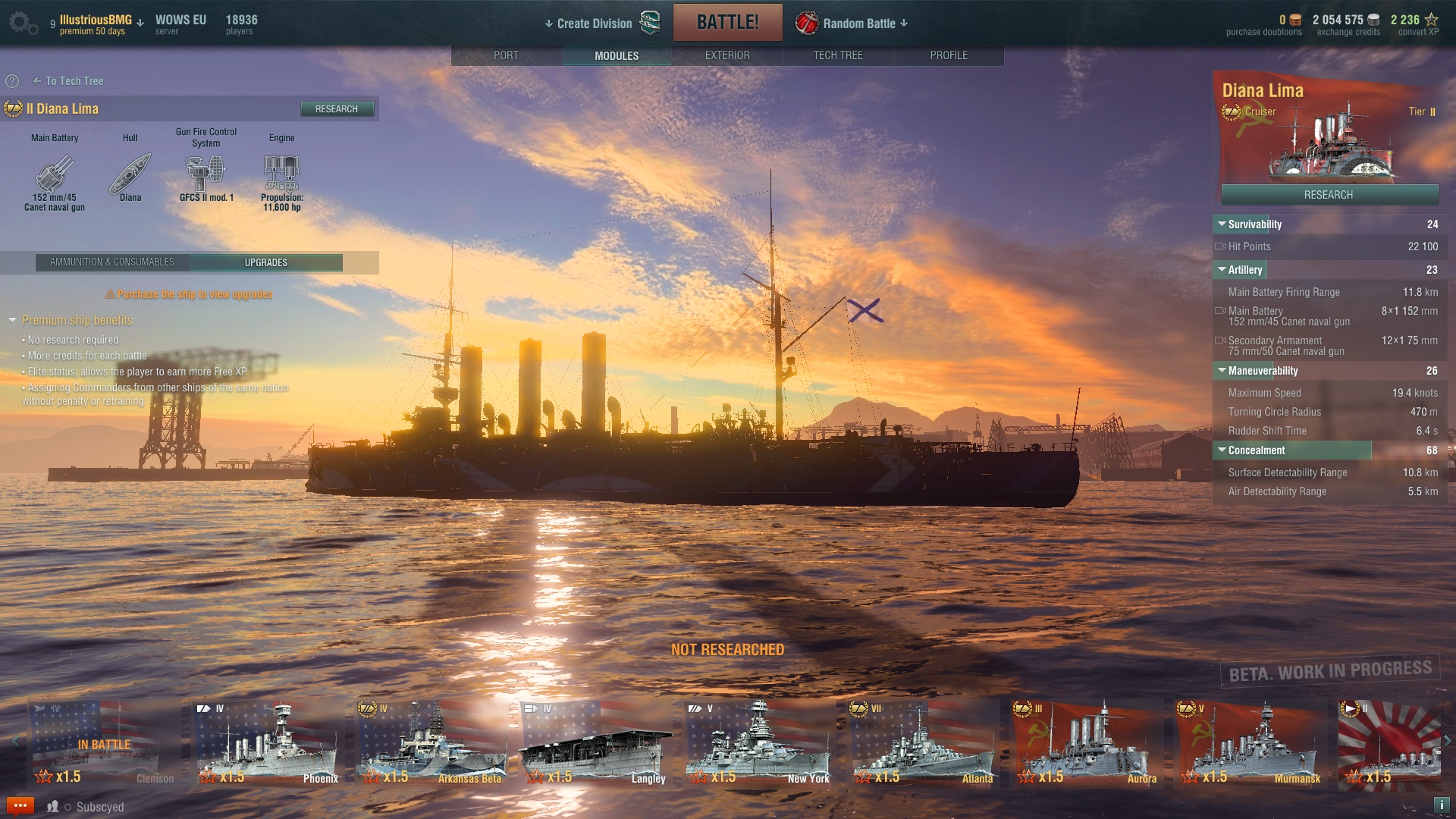This screenshot has width=1456, height=819.
Task: Open the TECH TREE tab
Action: [x=838, y=55]
